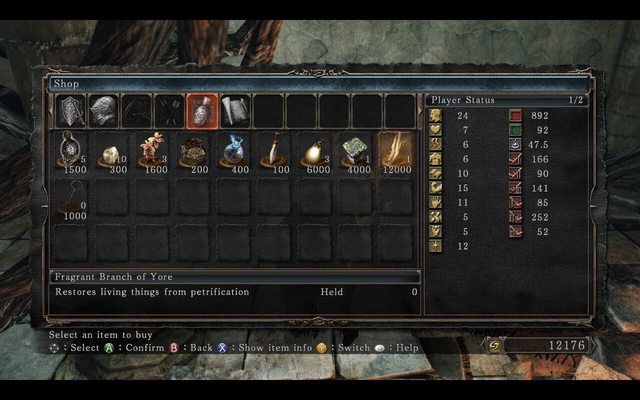Pick the pink flower item priced 1600
This screenshot has width=640, height=400.
[x=152, y=152]
